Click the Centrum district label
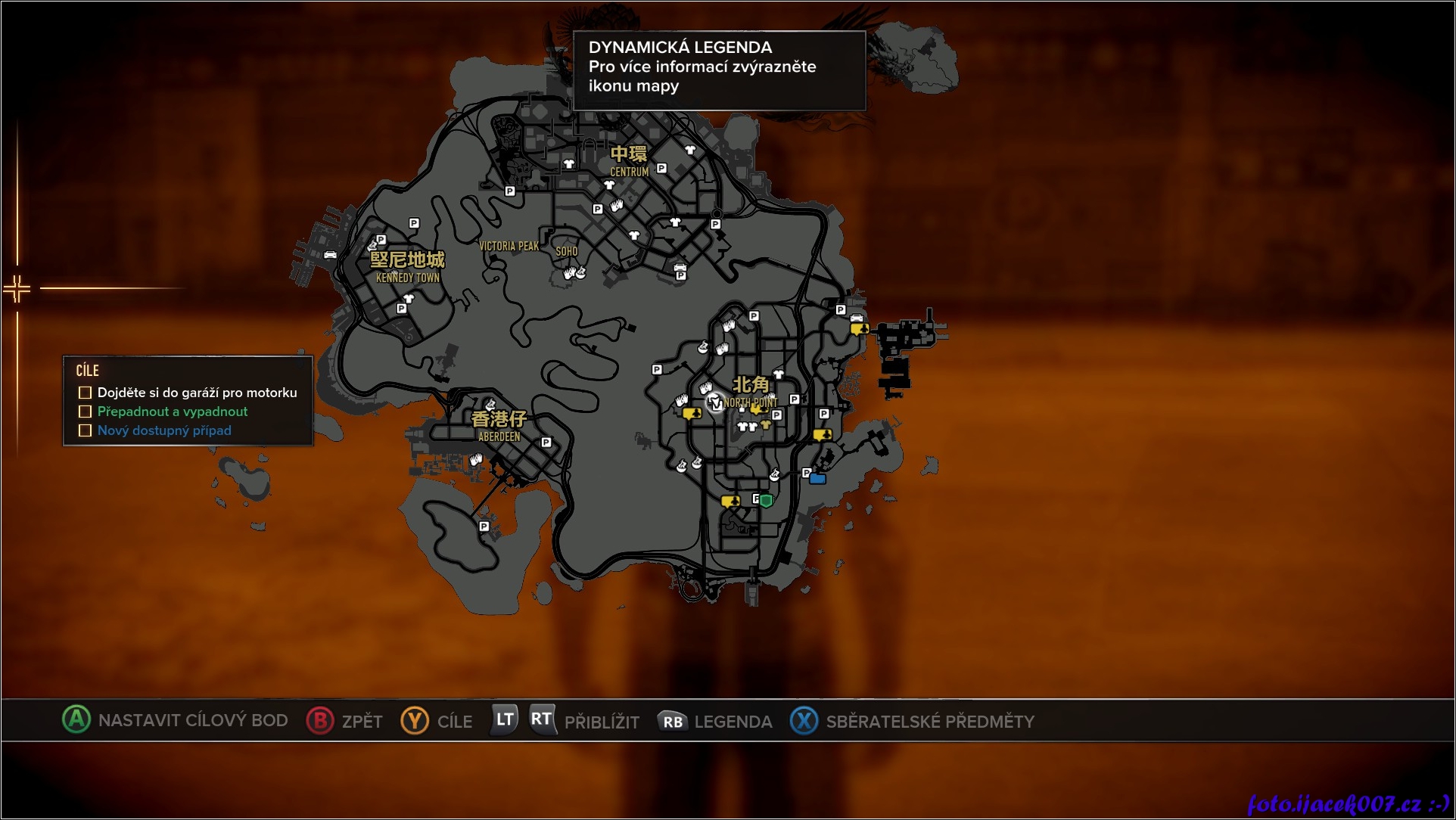The width and height of the screenshot is (1456, 820). (x=629, y=161)
